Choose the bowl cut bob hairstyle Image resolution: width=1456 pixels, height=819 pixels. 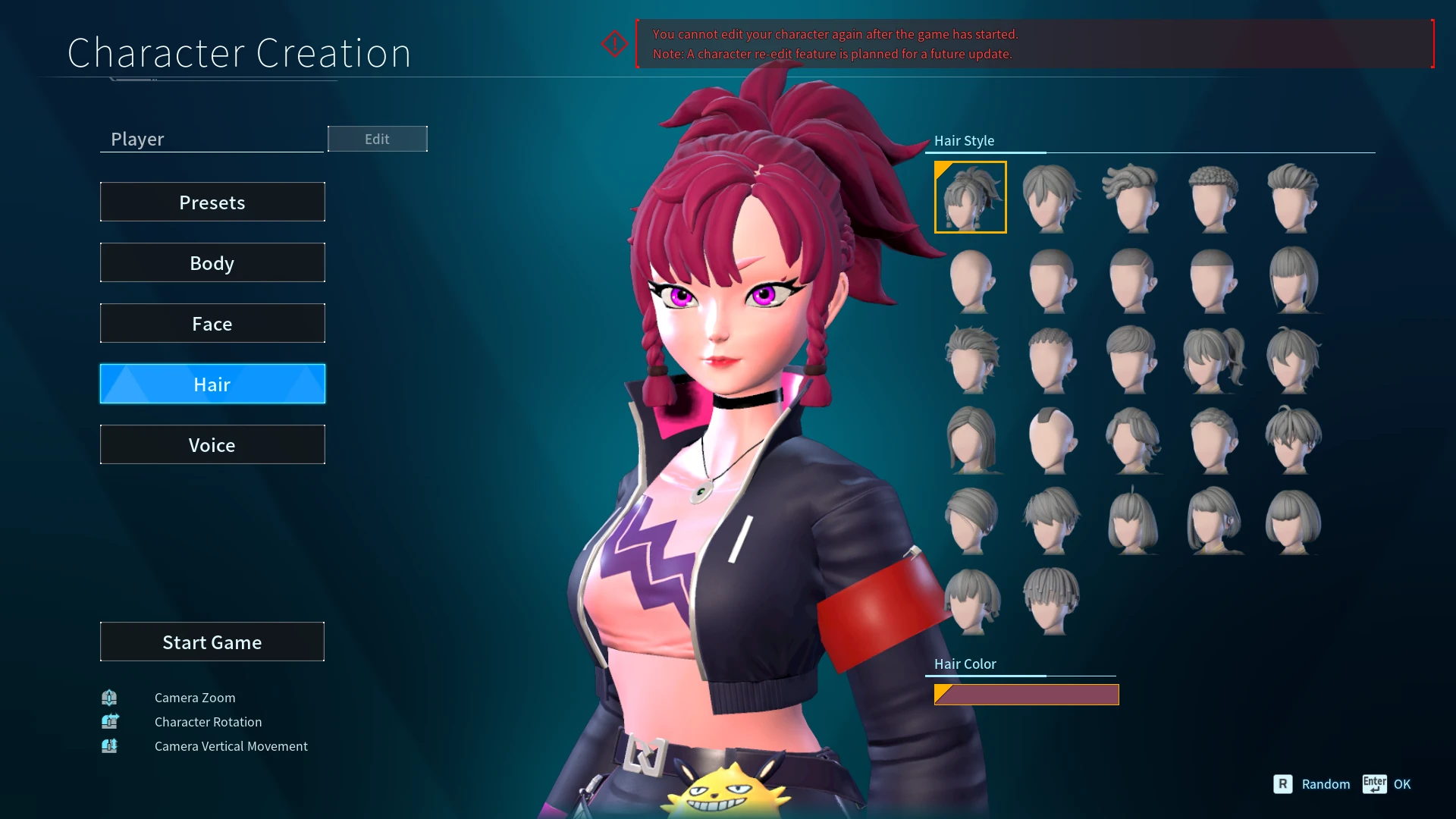pos(1292,520)
